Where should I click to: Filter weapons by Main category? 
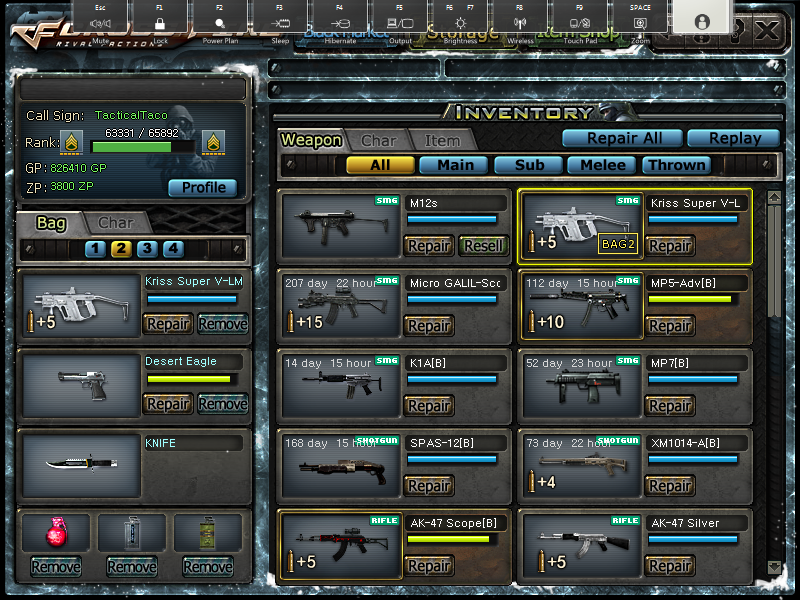[454, 165]
